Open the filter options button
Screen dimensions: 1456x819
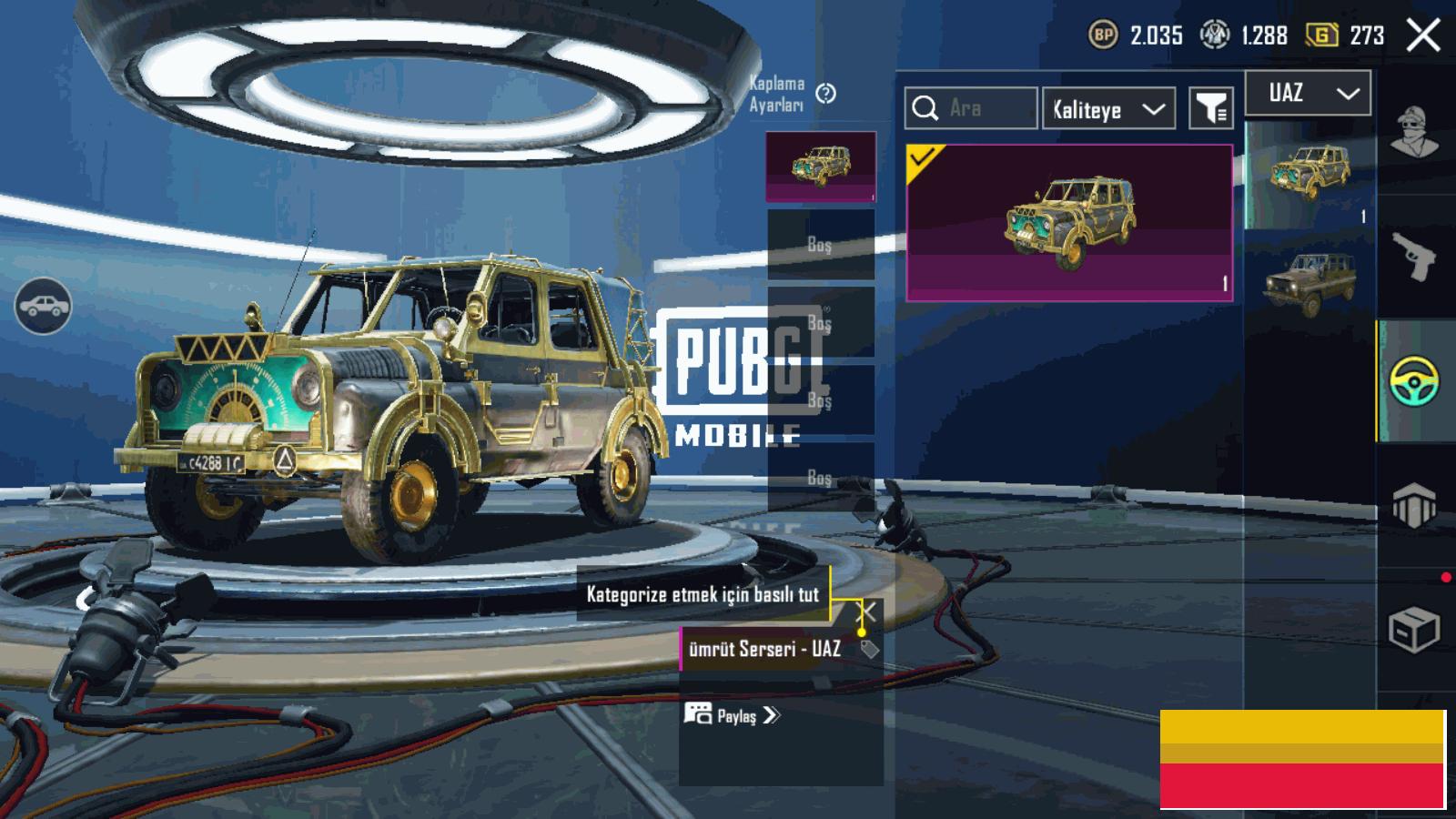tap(1211, 109)
